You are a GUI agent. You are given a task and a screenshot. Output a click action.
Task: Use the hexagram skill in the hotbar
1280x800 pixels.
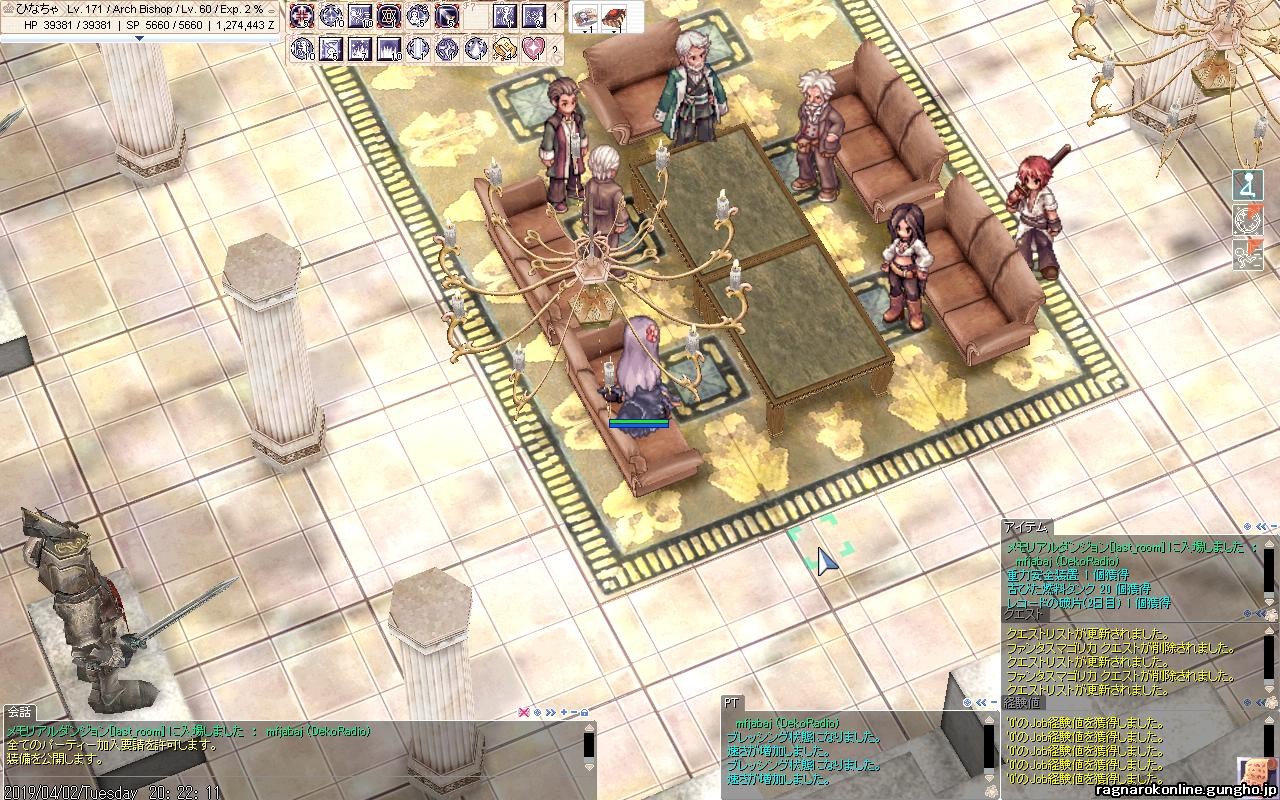pyautogui.click(x=389, y=16)
